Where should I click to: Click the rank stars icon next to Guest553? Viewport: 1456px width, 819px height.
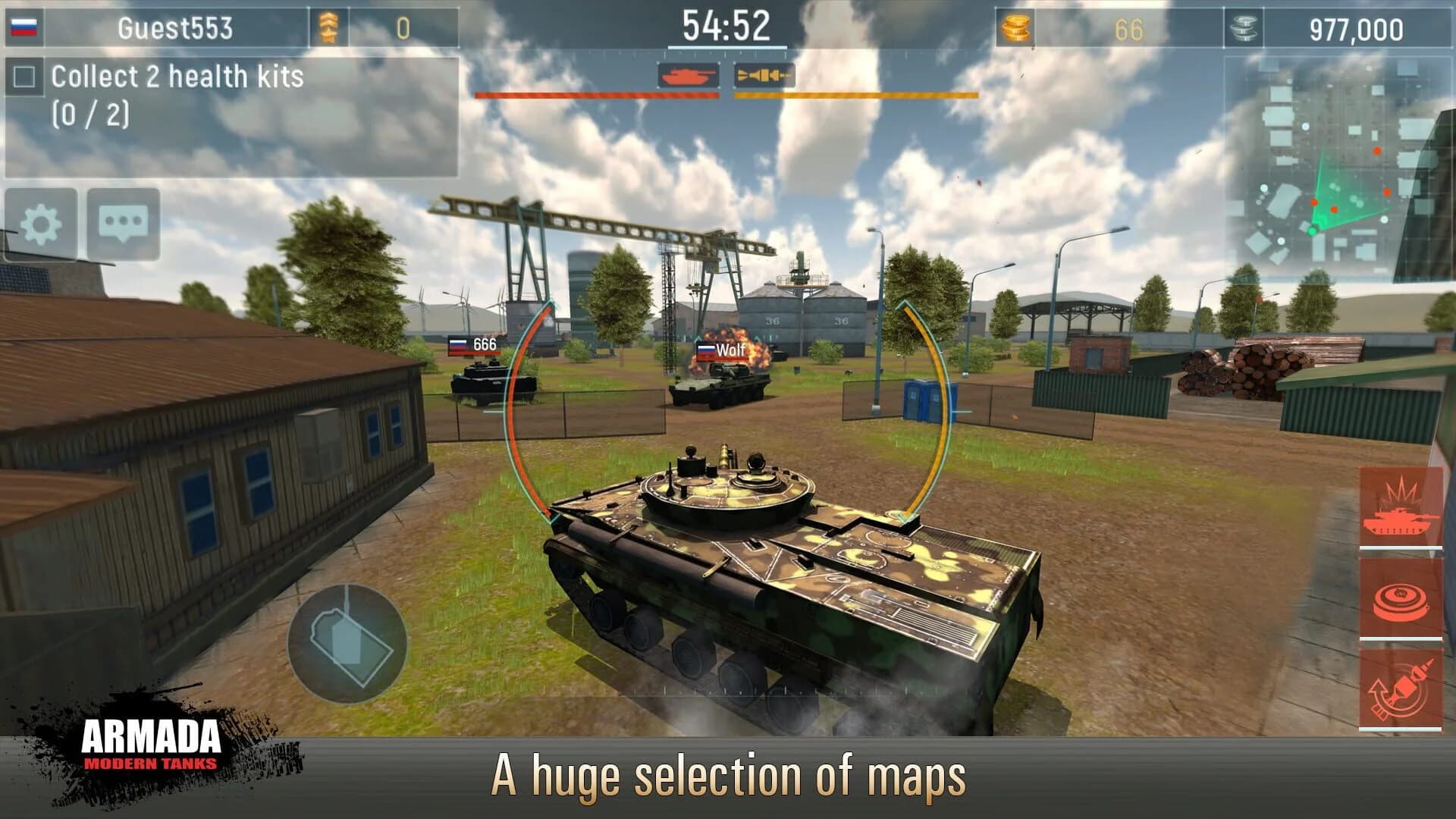[329, 25]
